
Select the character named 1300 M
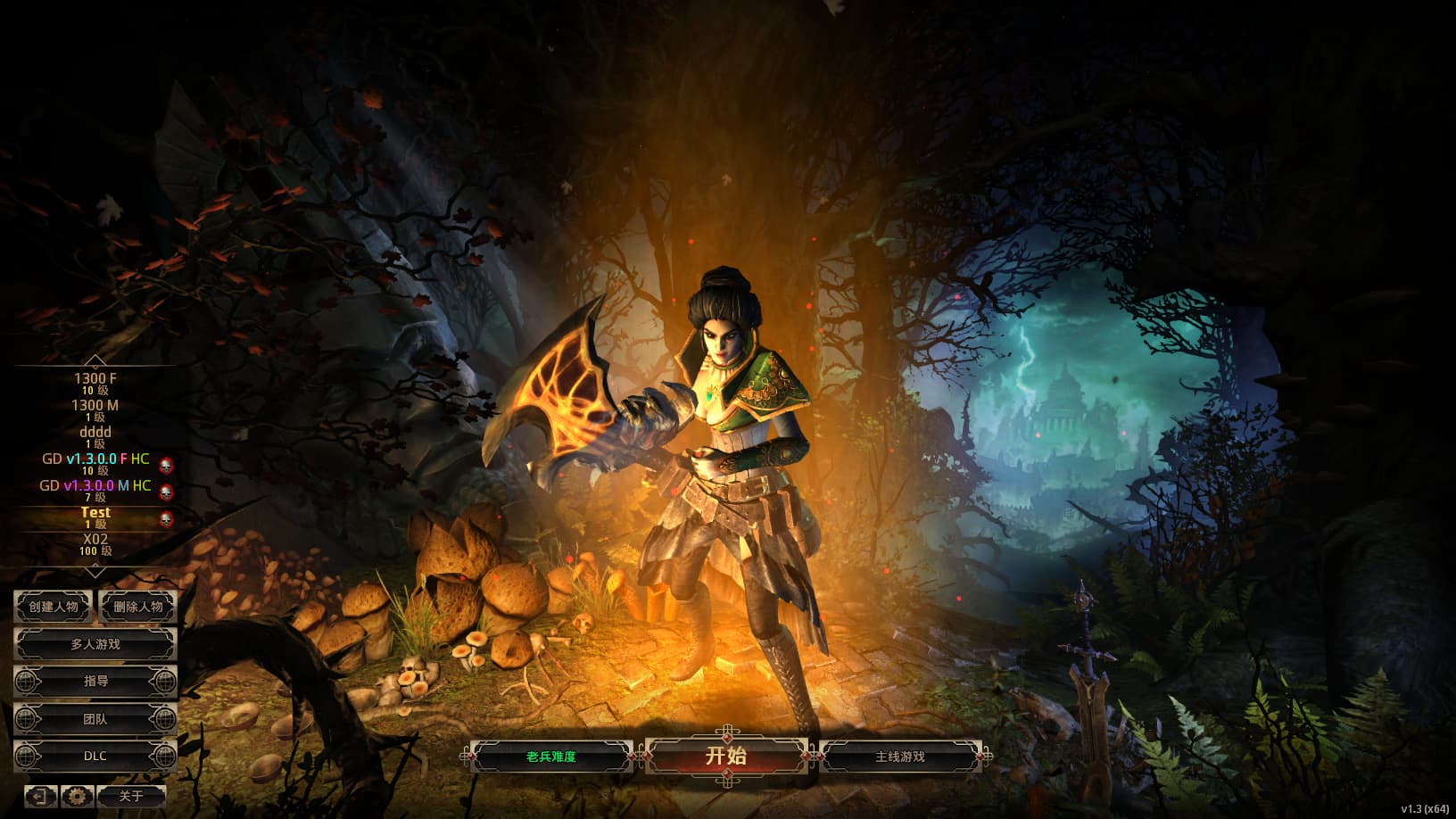(x=95, y=409)
